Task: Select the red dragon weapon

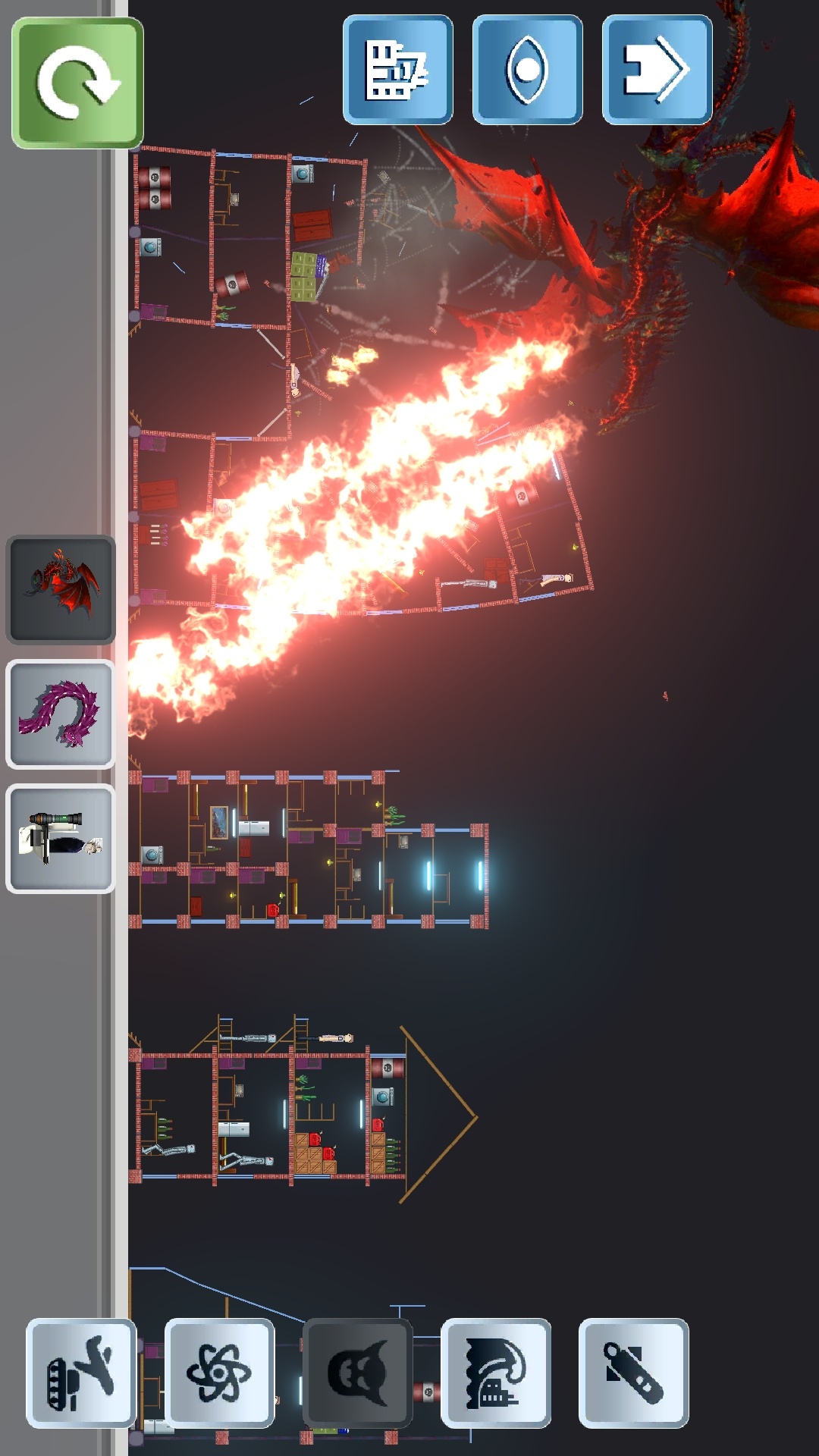Action: point(61,589)
